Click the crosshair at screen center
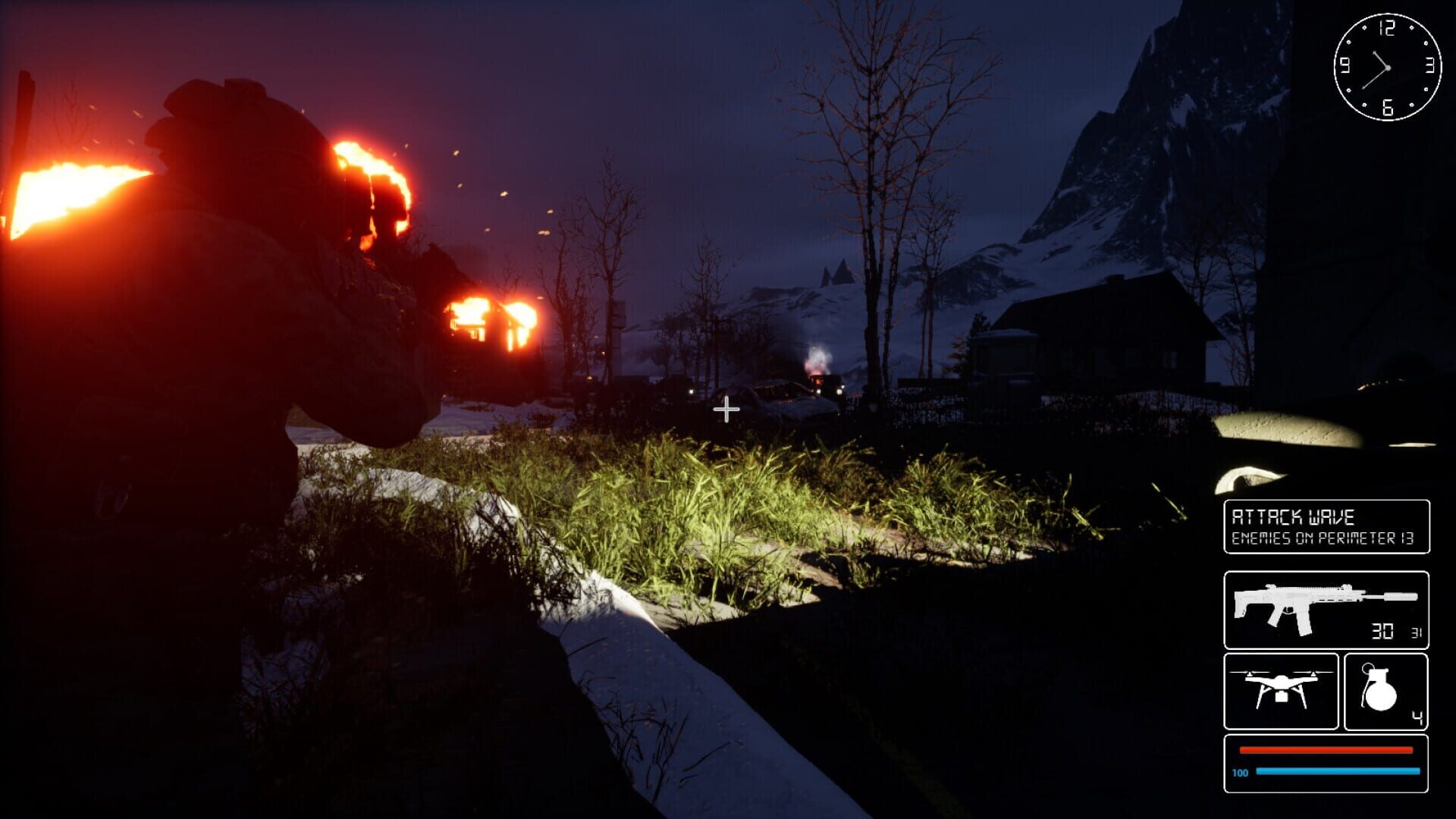The height and width of the screenshot is (819, 1456). 728,409
